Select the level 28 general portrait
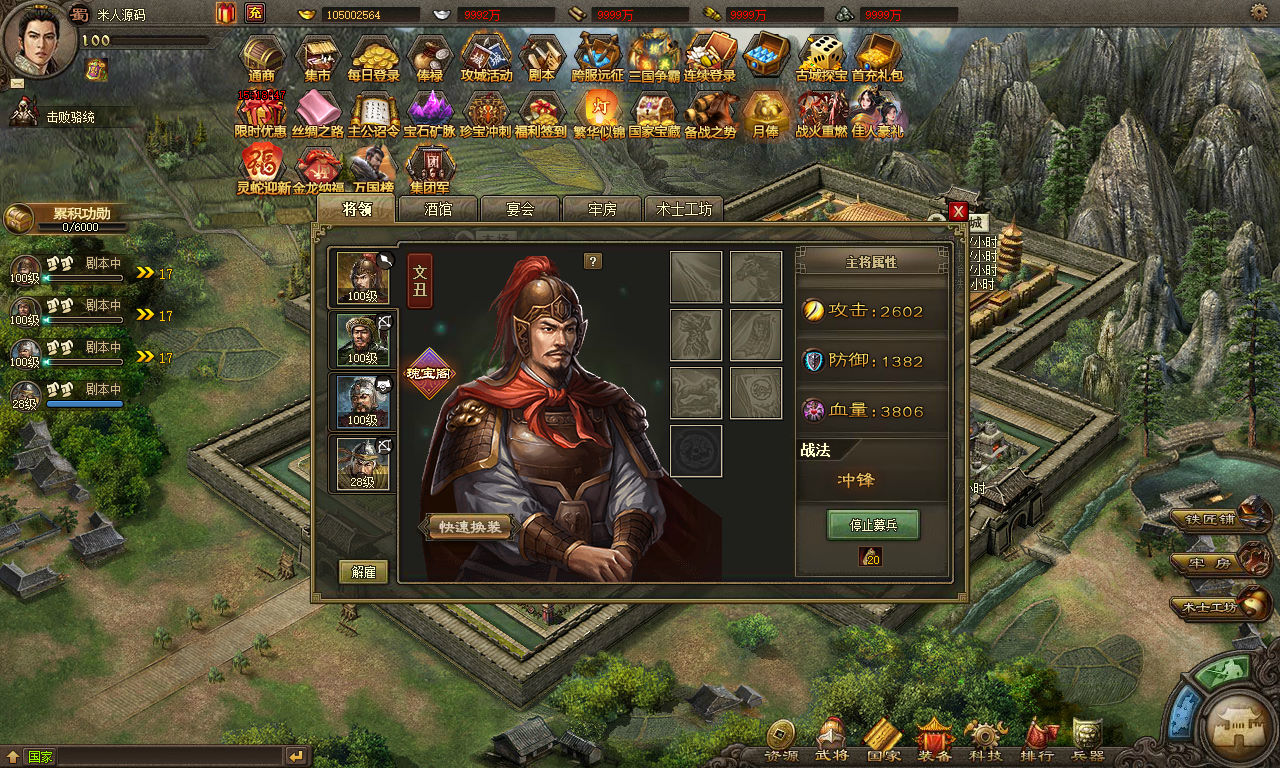 click(363, 463)
